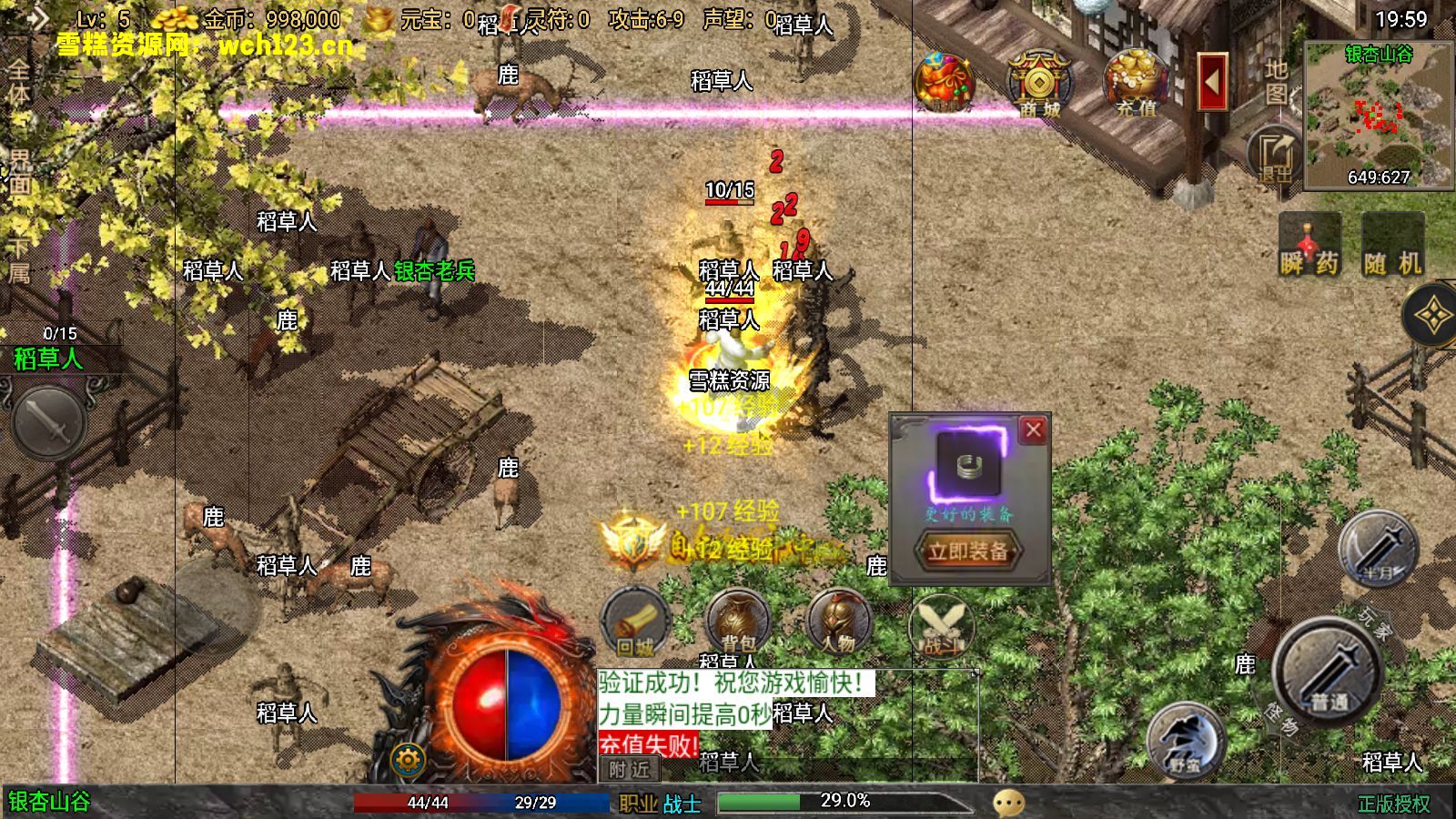Screen dimensions: 1456x819
Task: Click the 退出 exit button
Action: click(x=1274, y=155)
